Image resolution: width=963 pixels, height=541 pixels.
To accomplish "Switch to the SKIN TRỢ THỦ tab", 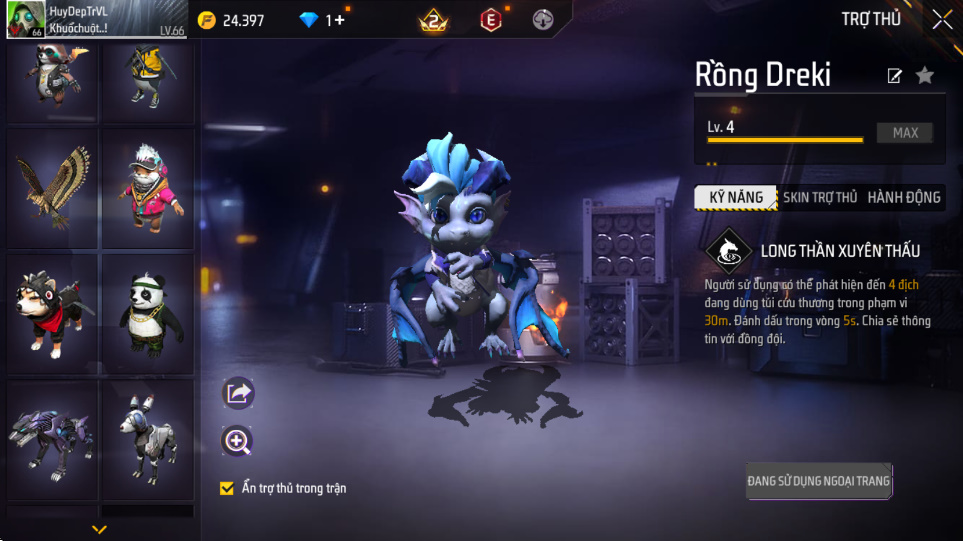I will point(819,197).
